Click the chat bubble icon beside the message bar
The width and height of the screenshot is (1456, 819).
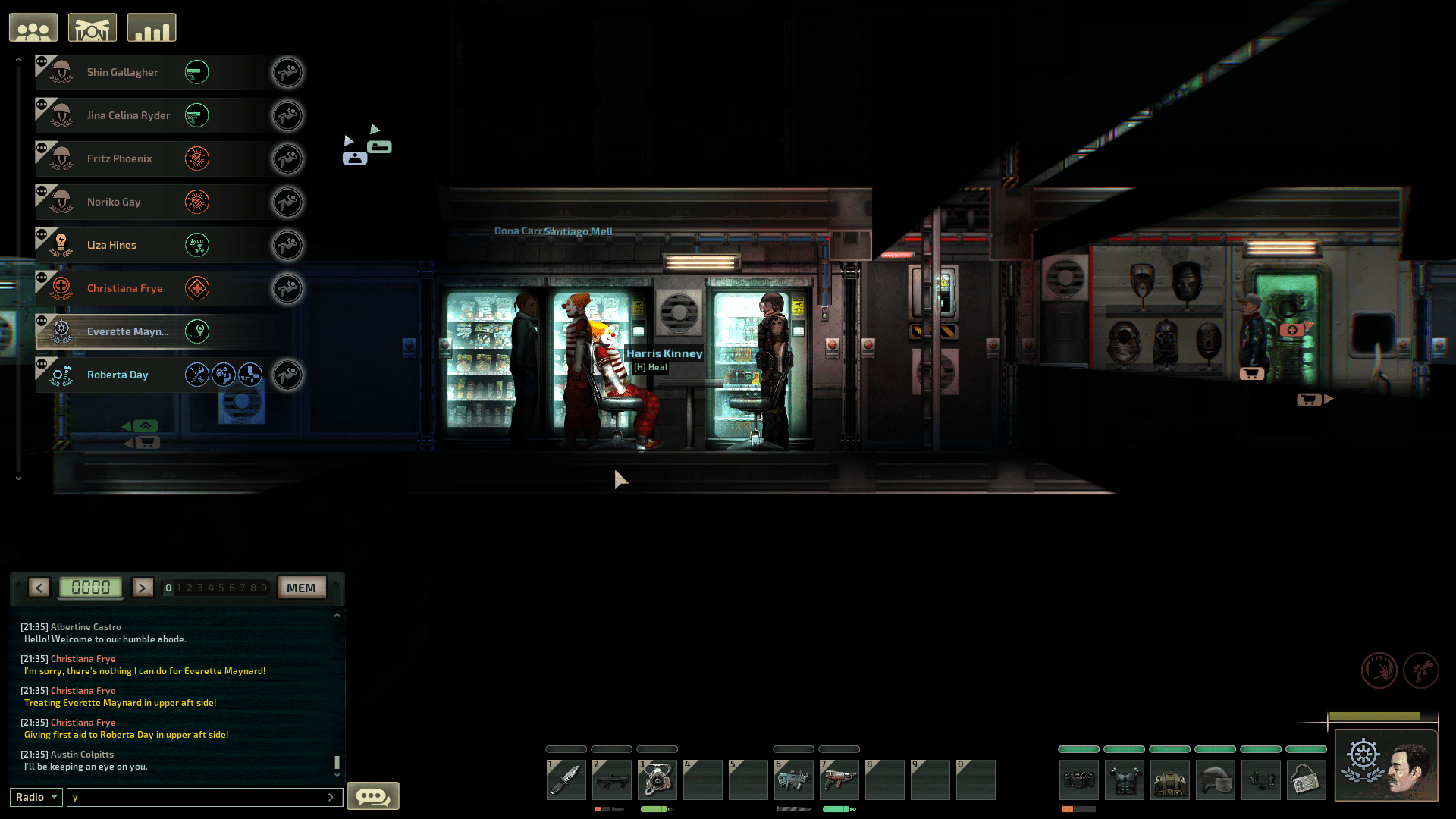(372, 795)
